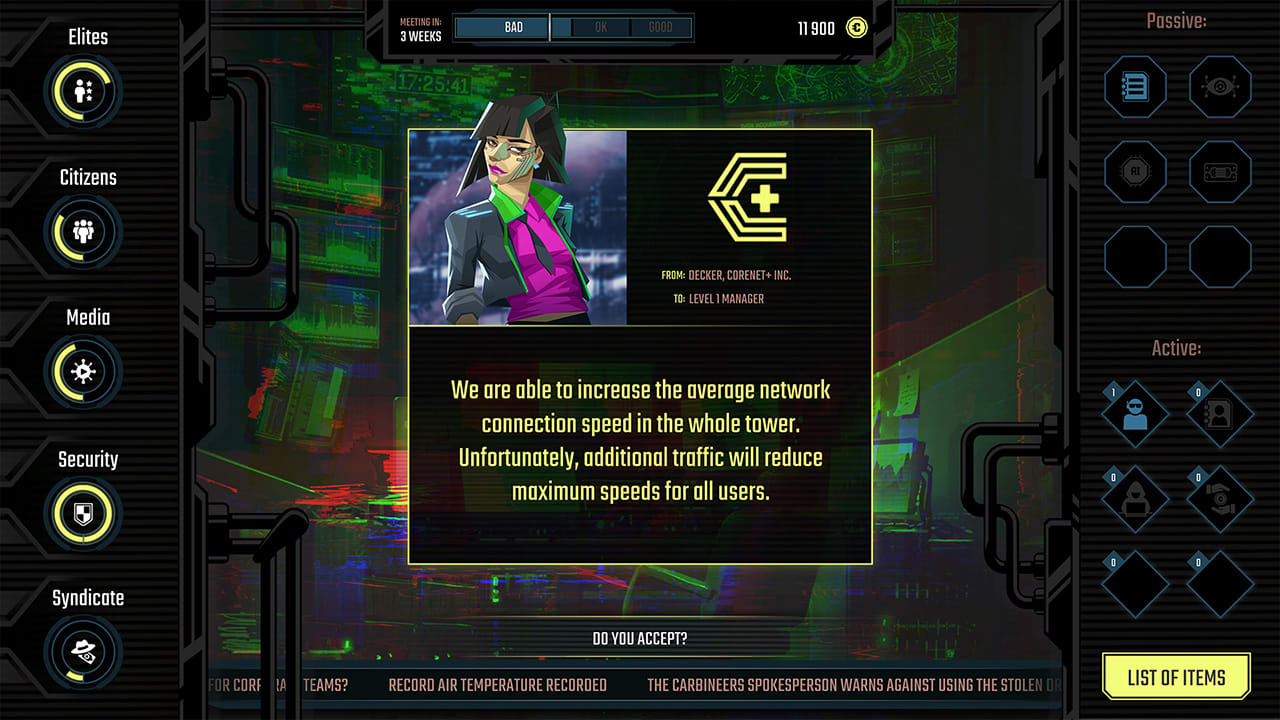Select the surveillance eye passive icon
This screenshot has width=1280, height=720.
point(1219,87)
